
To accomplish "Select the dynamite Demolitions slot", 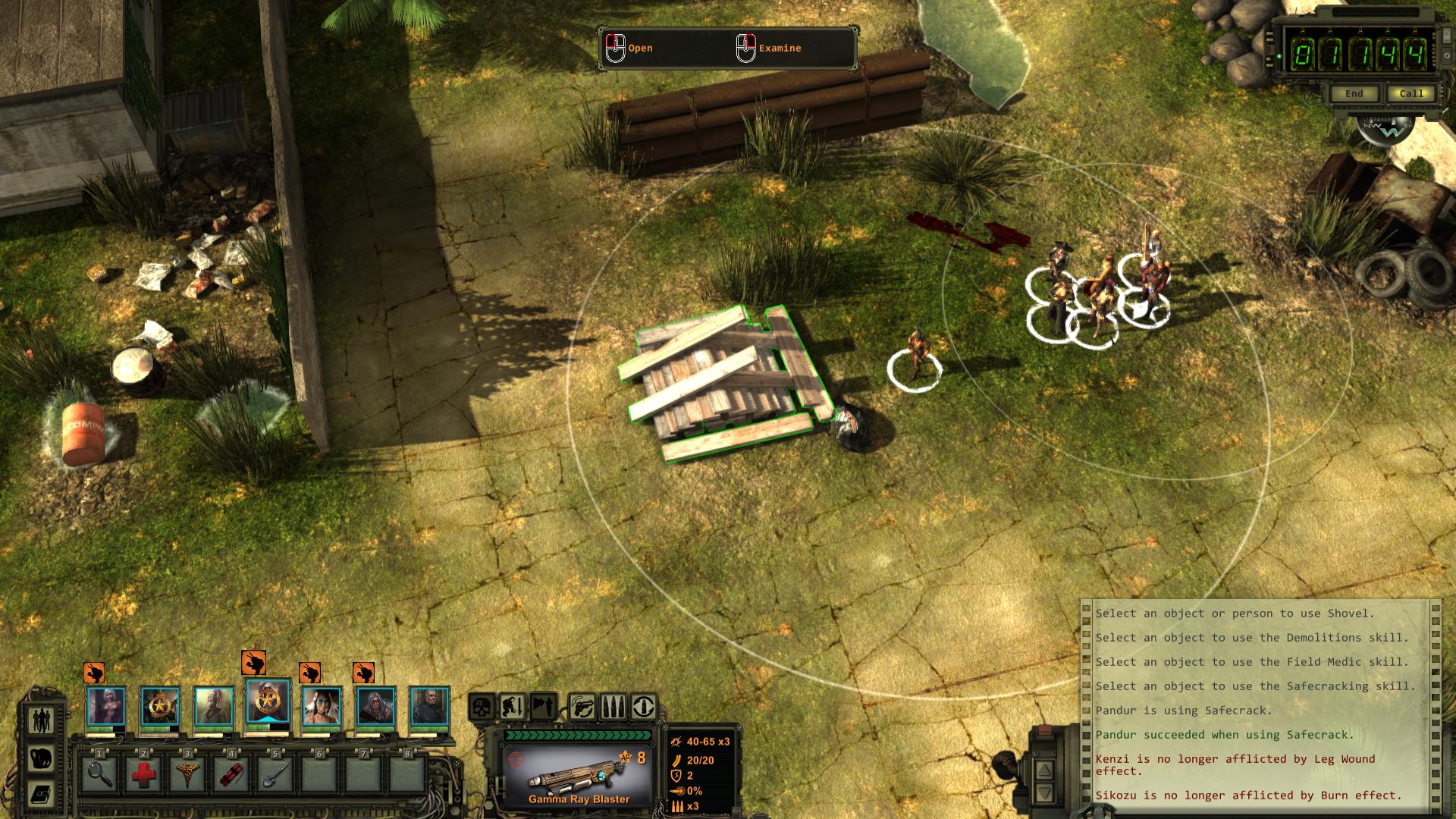I will pyautogui.click(x=231, y=774).
